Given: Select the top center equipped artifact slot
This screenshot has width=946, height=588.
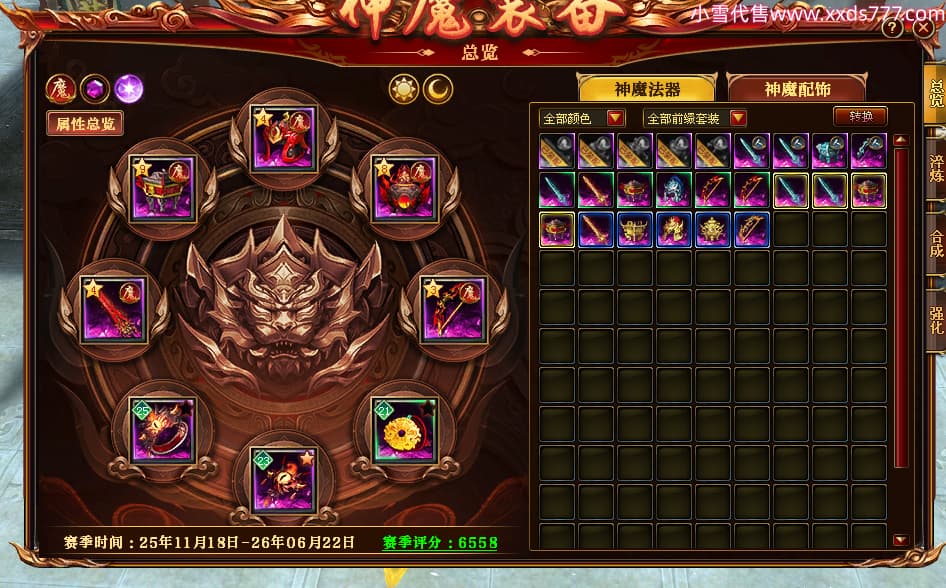Looking at the screenshot, I should [x=283, y=138].
